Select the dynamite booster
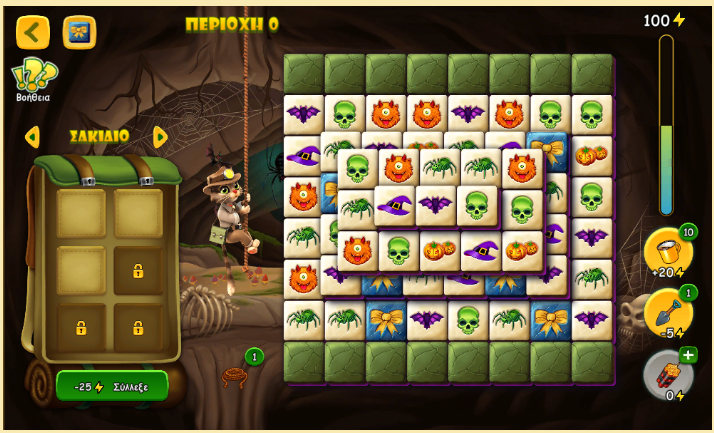 tap(666, 374)
